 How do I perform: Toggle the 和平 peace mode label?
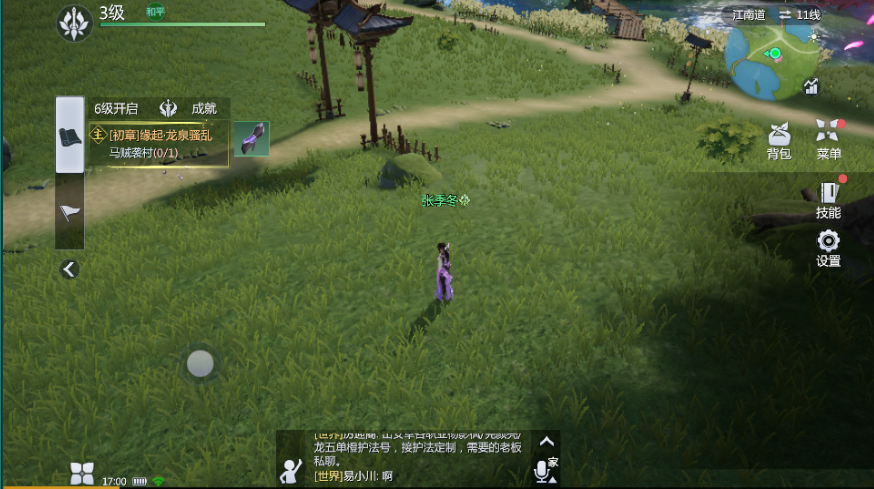155,12
